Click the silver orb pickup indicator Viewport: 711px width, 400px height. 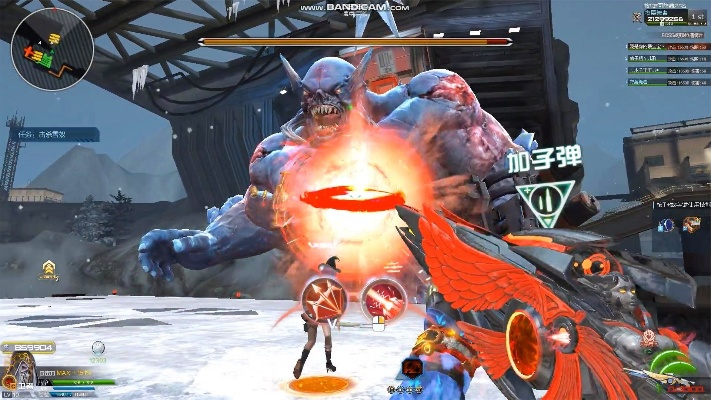[98, 348]
